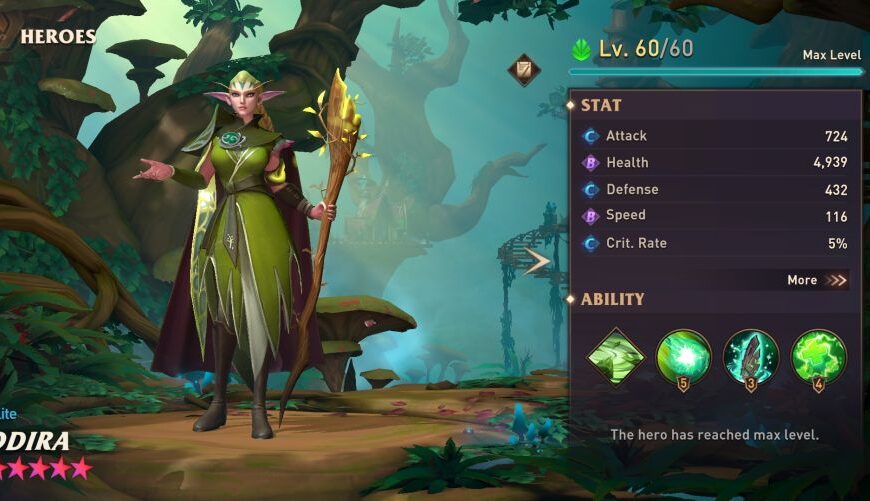Tap the Attack stat row
The image size is (870, 501).
click(x=714, y=136)
